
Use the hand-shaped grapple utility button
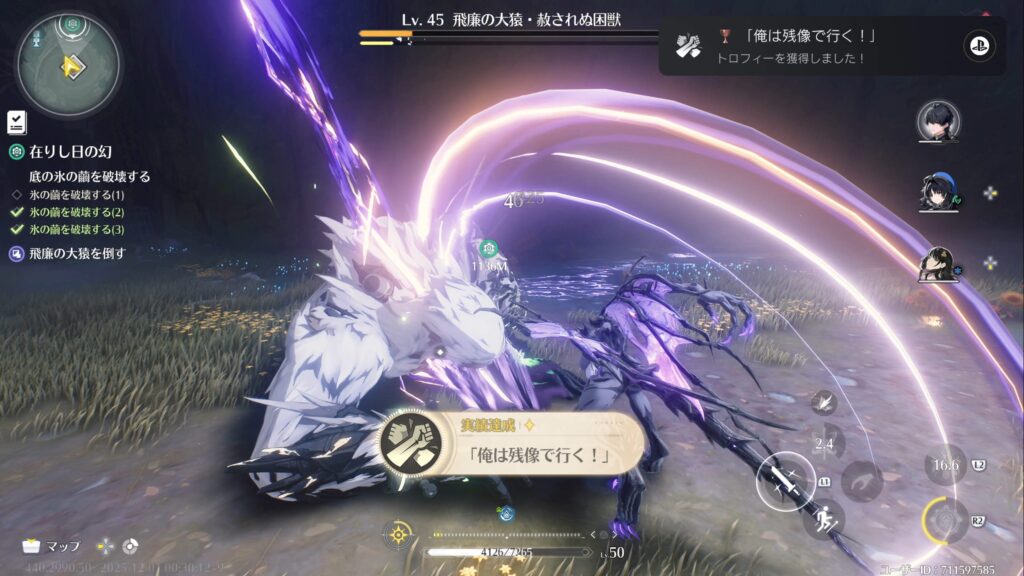click(861, 481)
